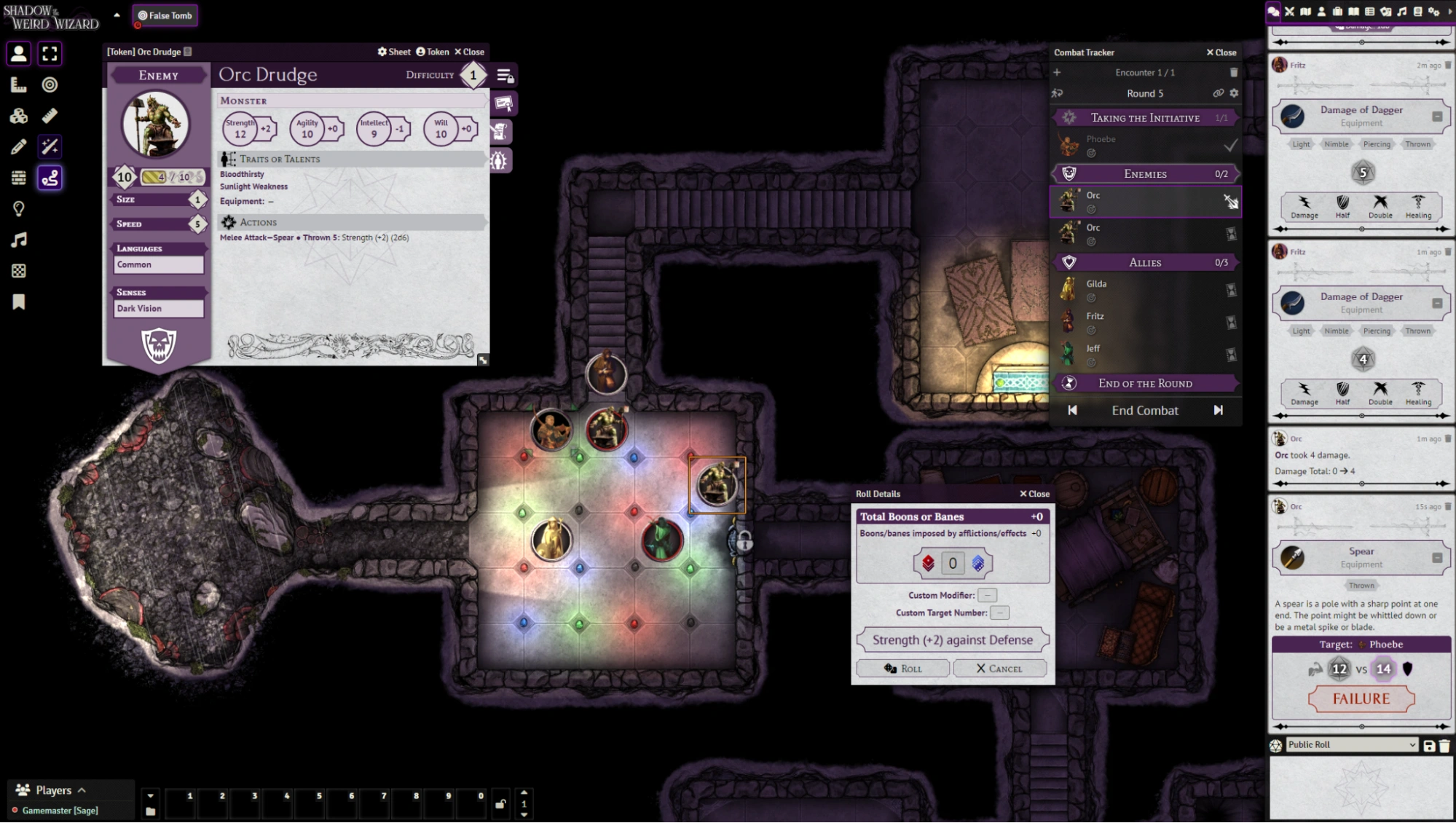
Task: Open the Sheet configuration button
Action: tap(393, 52)
